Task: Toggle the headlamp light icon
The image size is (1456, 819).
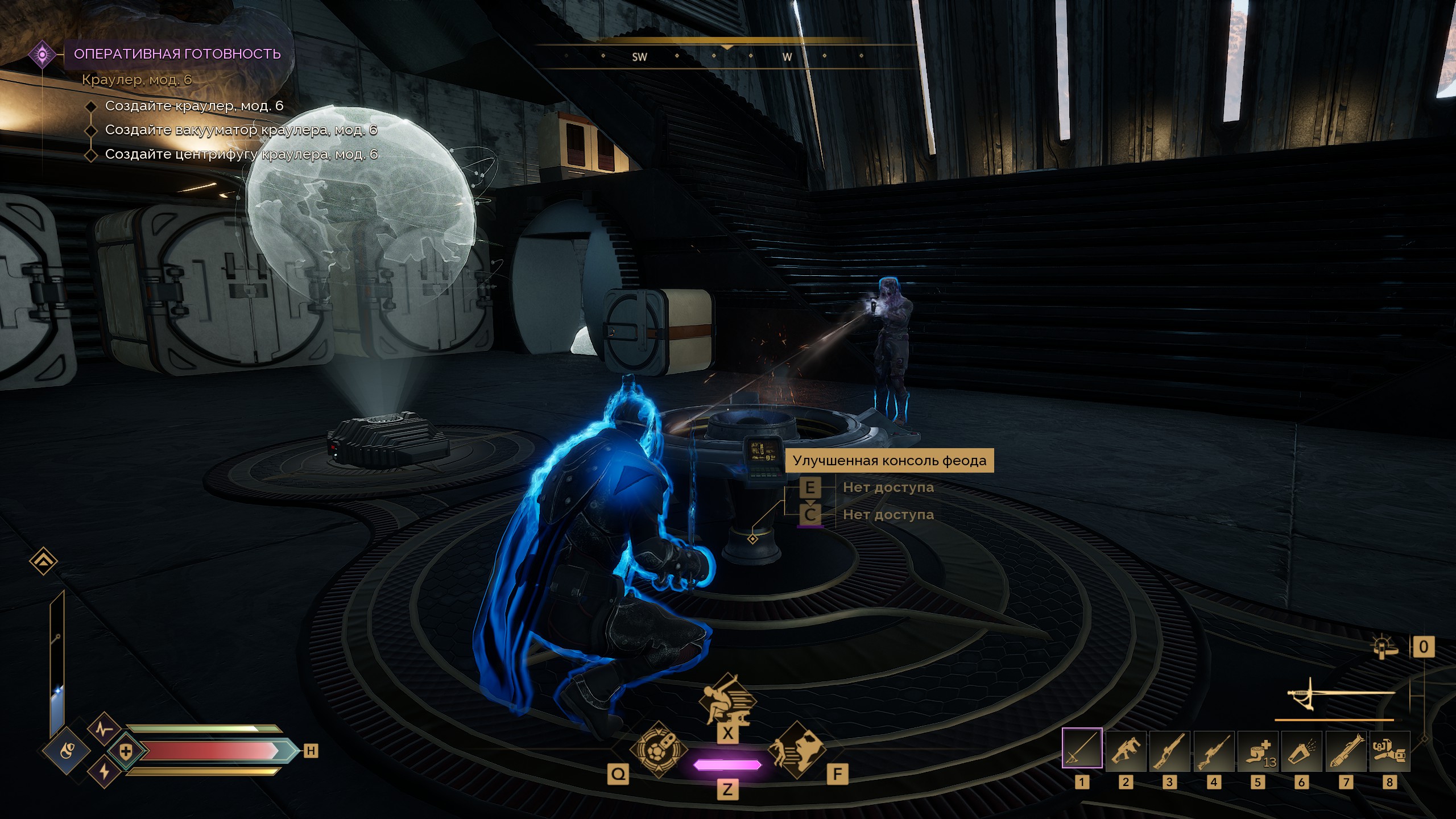Action: pyautogui.click(x=1384, y=647)
